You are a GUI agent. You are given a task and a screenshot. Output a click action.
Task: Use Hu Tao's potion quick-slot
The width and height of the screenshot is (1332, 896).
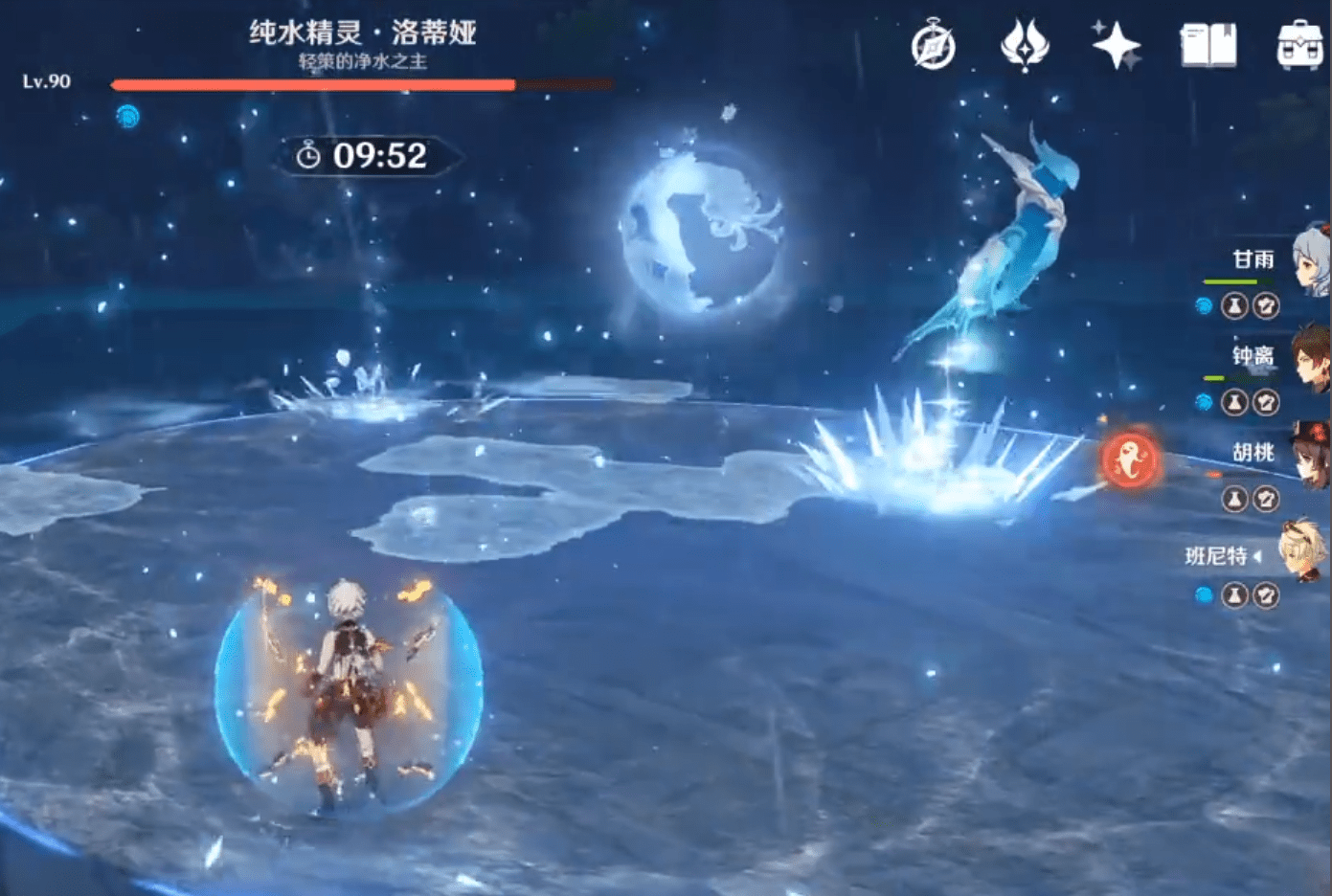click(1236, 499)
